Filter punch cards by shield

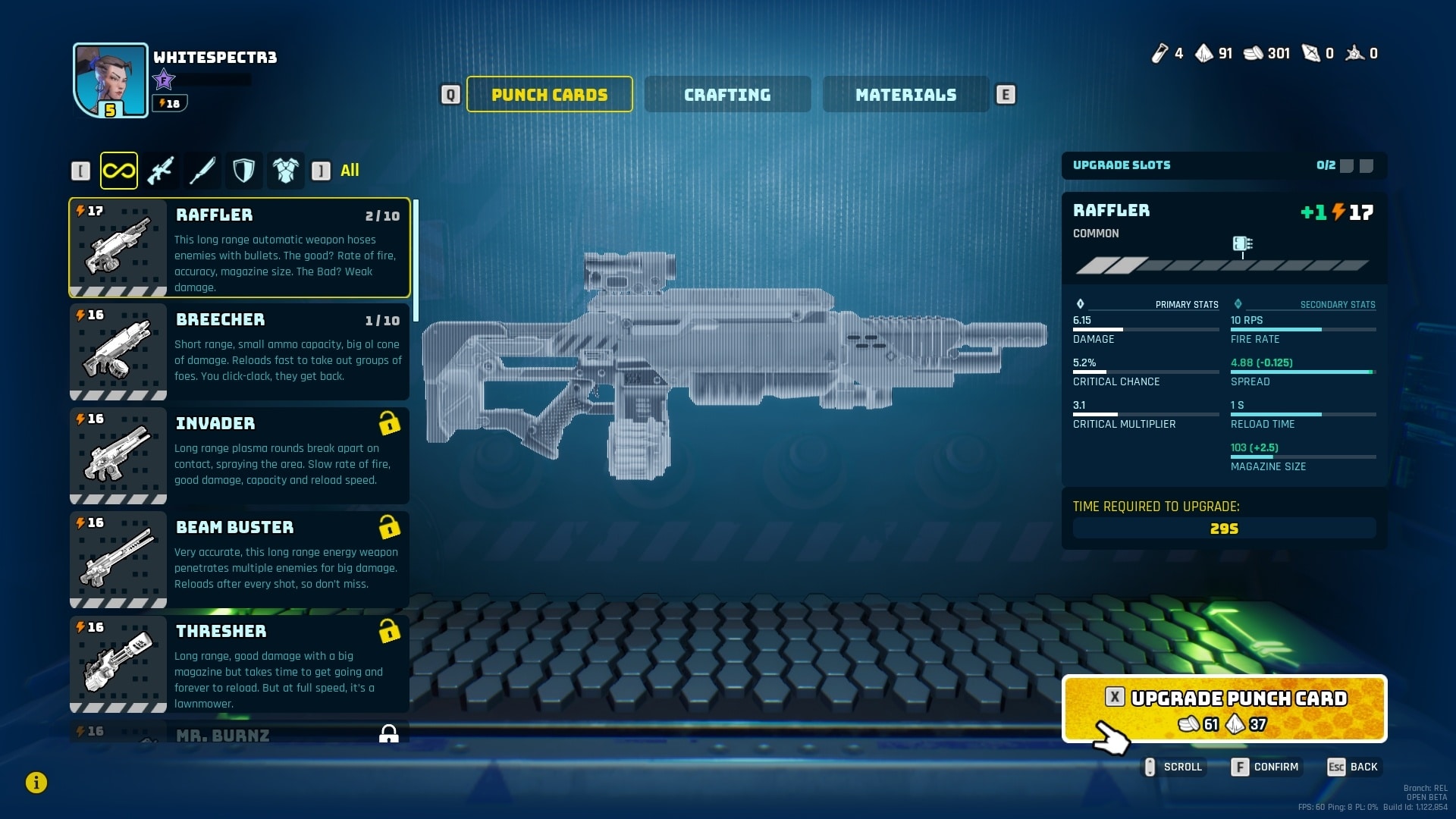coord(243,171)
